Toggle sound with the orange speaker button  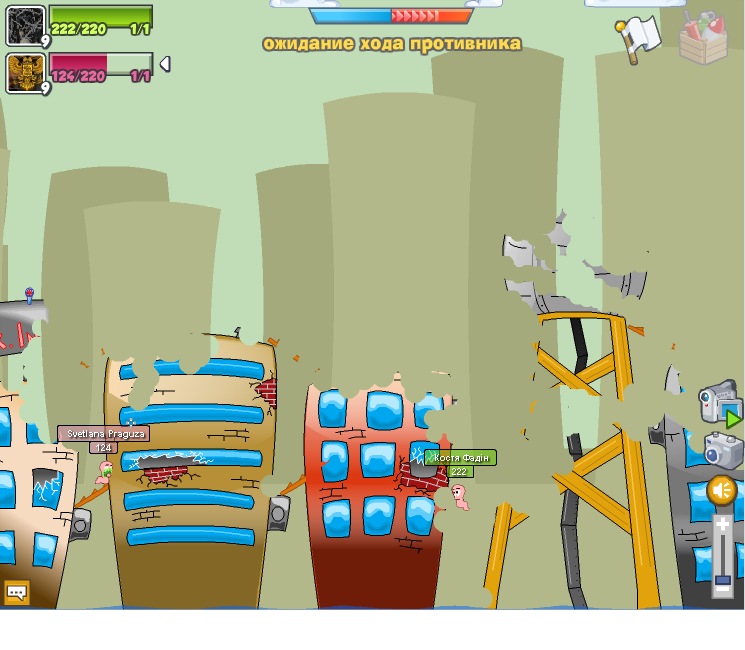tap(722, 490)
